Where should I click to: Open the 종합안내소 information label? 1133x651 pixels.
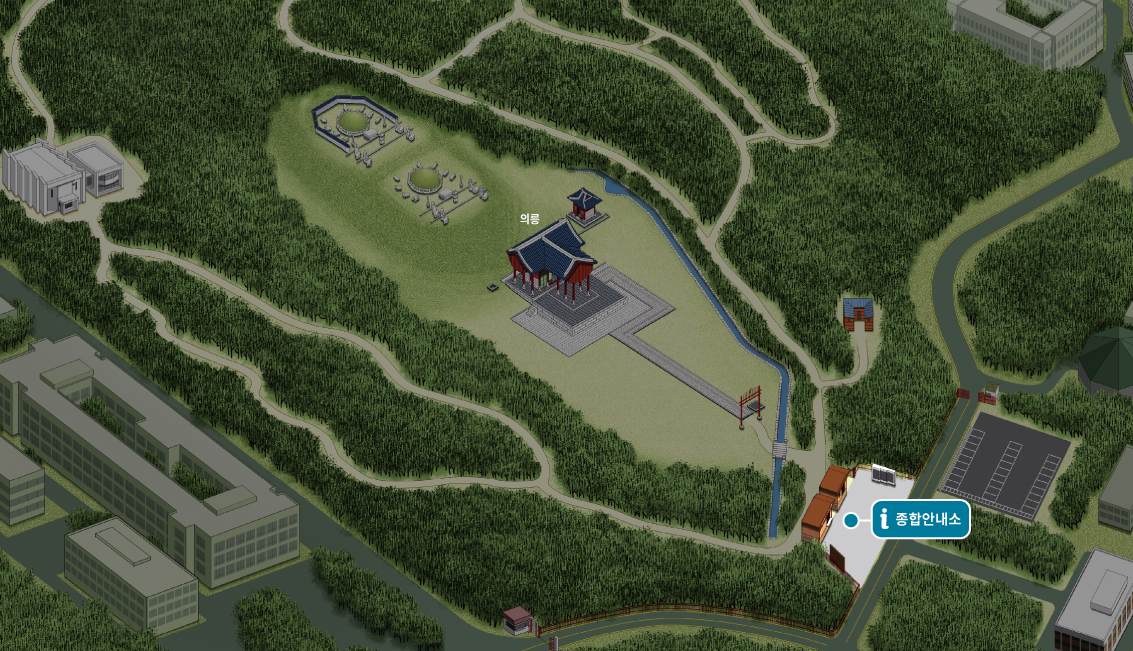click(x=921, y=519)
